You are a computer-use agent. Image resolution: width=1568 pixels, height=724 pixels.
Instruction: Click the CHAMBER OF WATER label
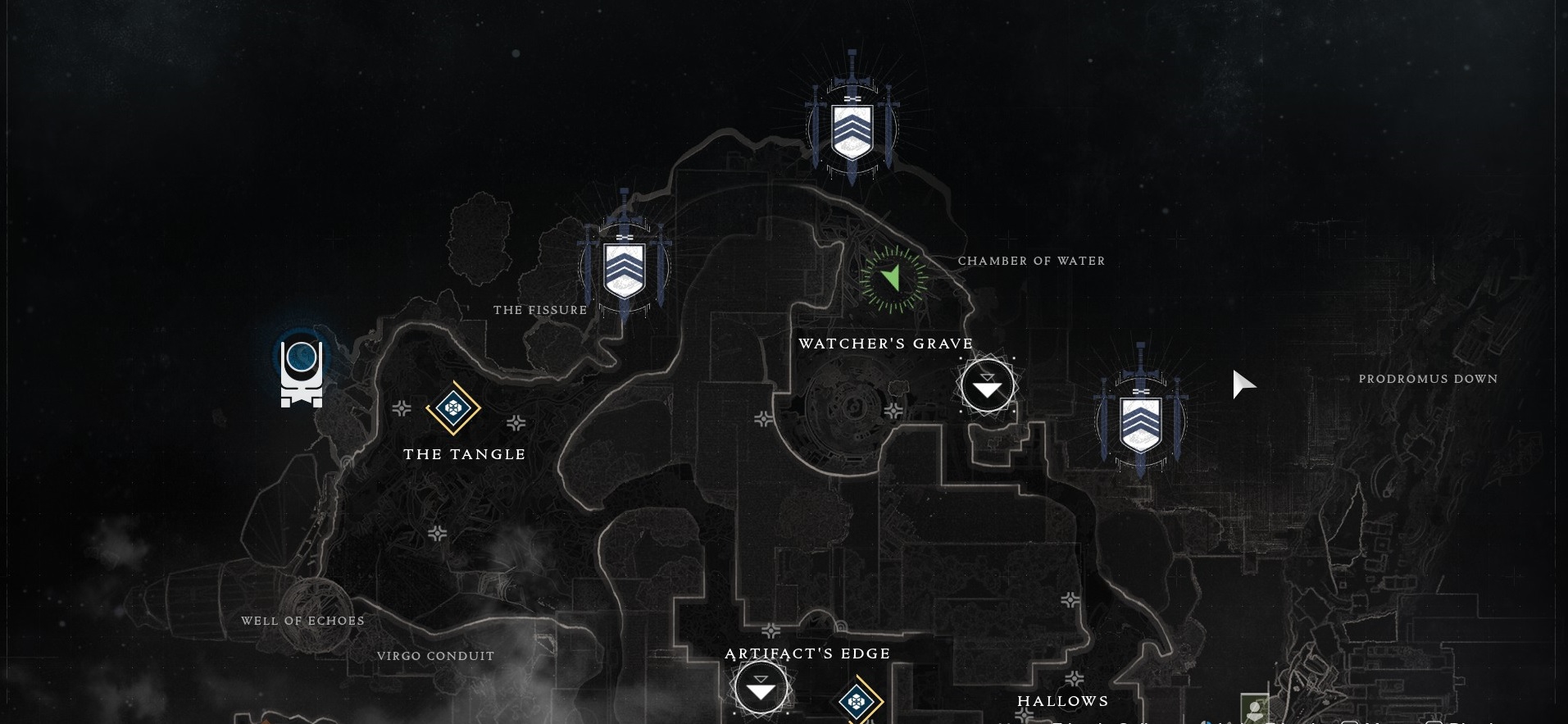(x=1031, y=261)
